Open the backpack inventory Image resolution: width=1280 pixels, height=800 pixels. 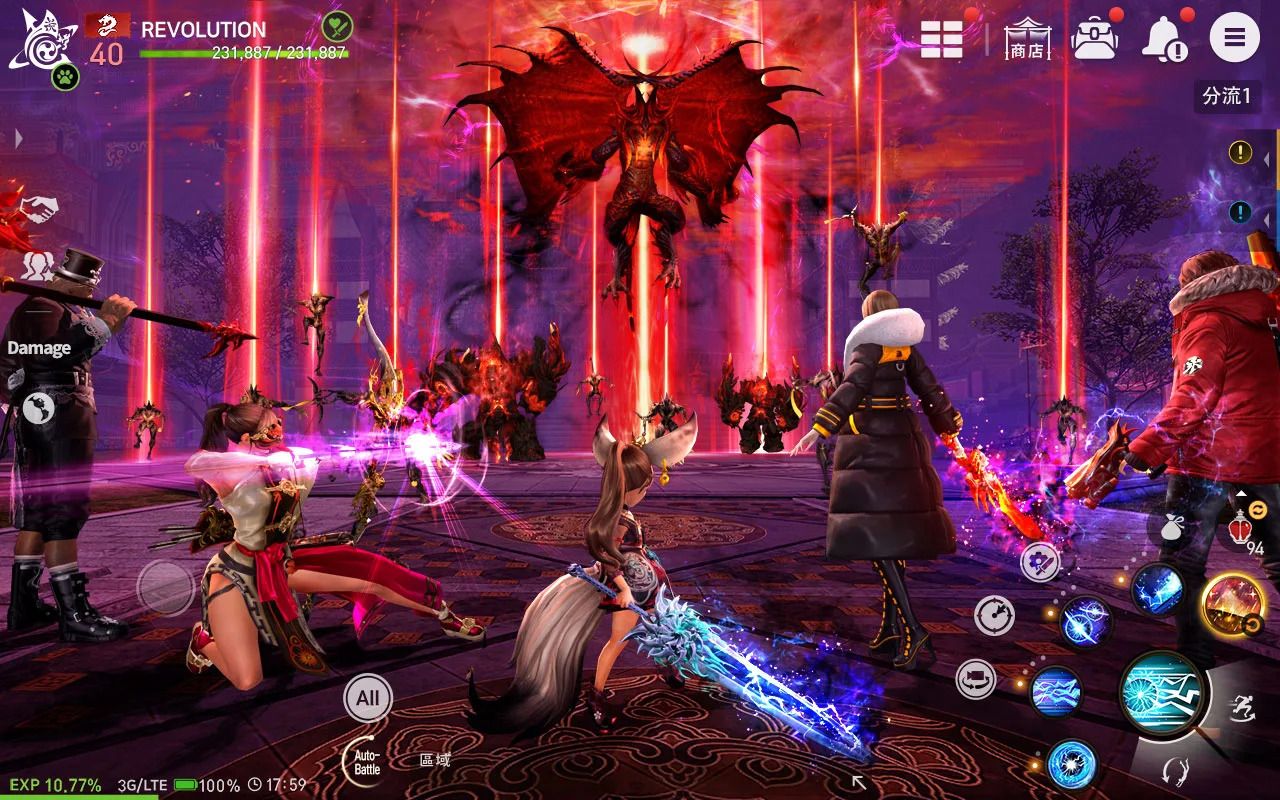point(1094,39)
